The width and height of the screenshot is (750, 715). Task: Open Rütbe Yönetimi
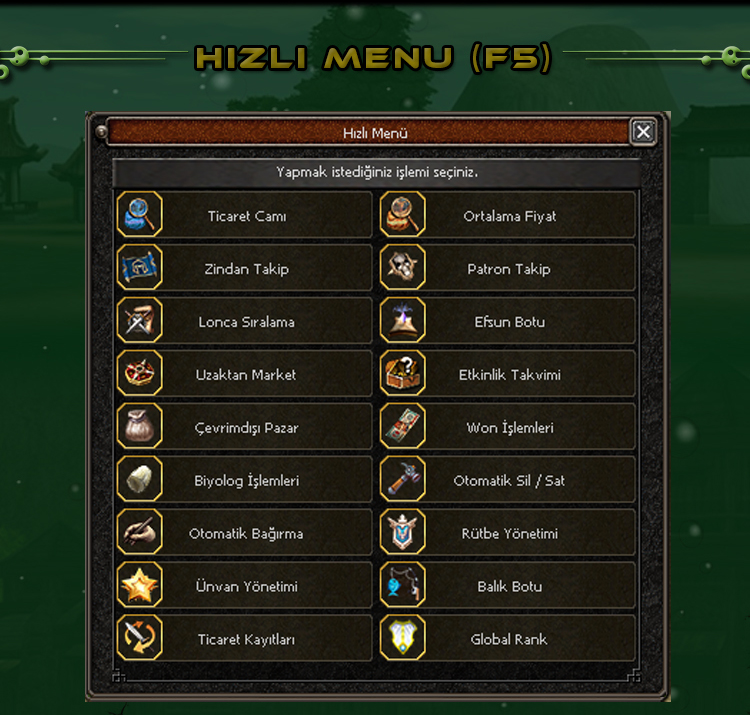(x=509, y=534)
